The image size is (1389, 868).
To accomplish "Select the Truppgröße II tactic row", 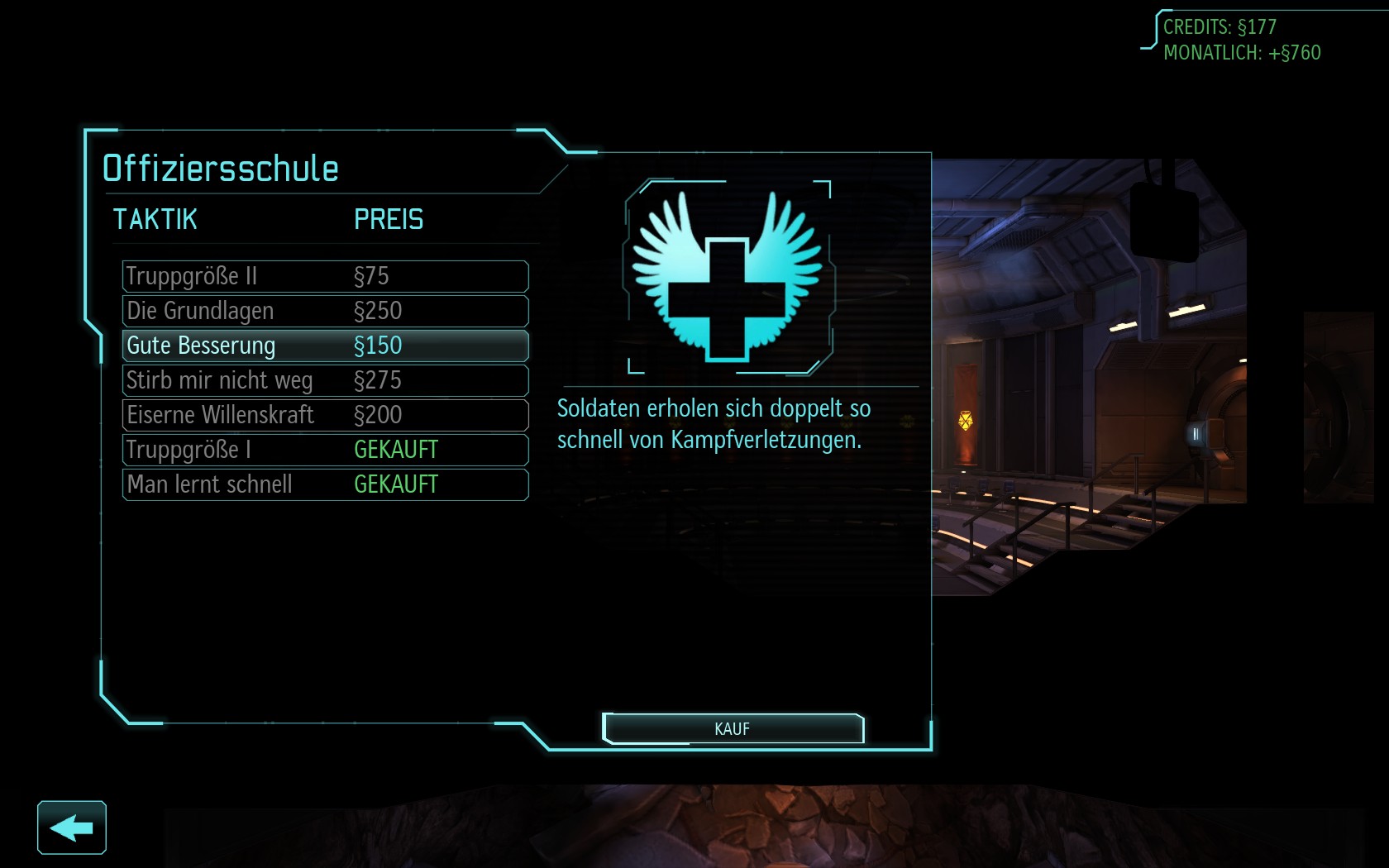I will 325,276.
